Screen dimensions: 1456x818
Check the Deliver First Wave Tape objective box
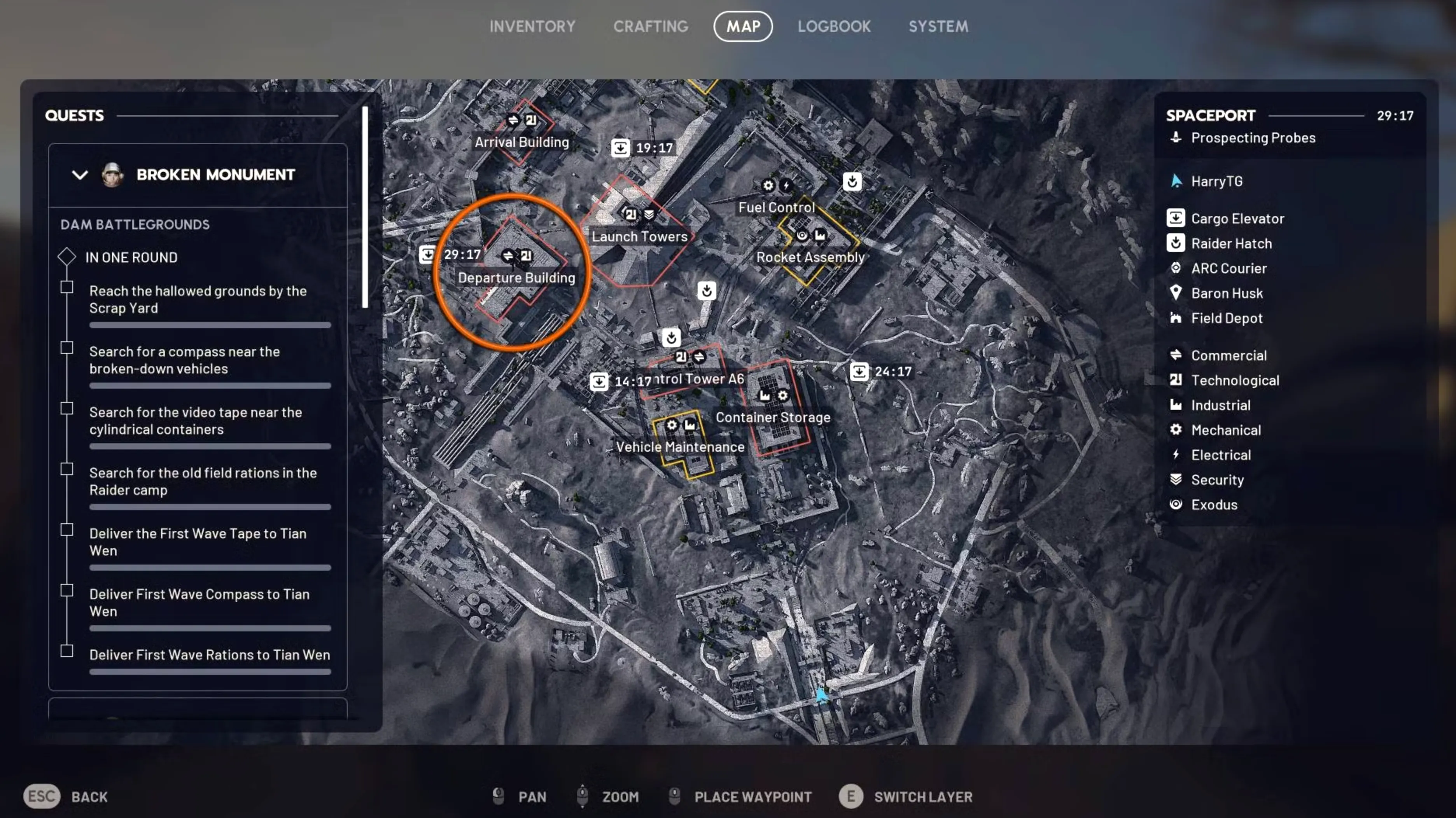click(x=67, y=529)
